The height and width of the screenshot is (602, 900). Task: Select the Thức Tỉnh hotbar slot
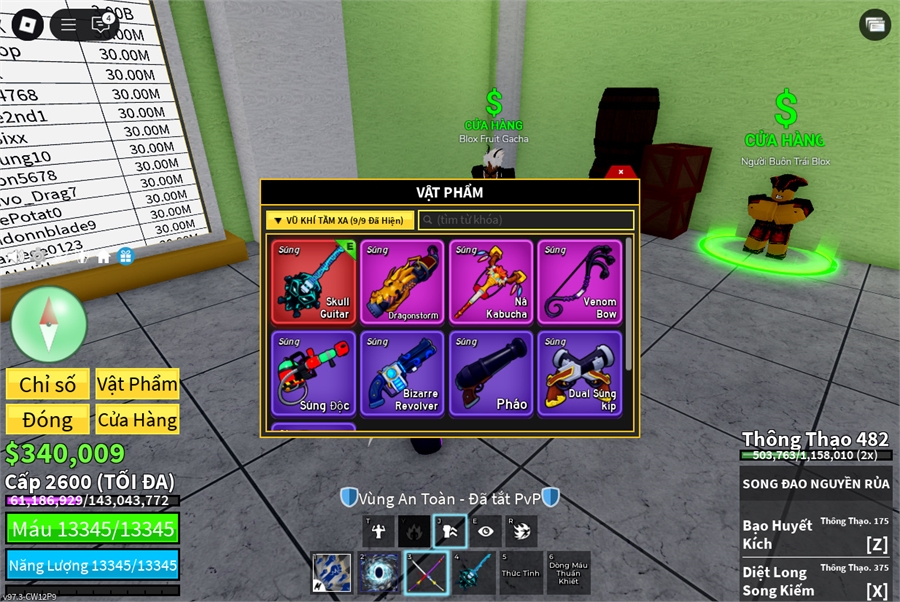pyautogui.click(x=519, y=573)
